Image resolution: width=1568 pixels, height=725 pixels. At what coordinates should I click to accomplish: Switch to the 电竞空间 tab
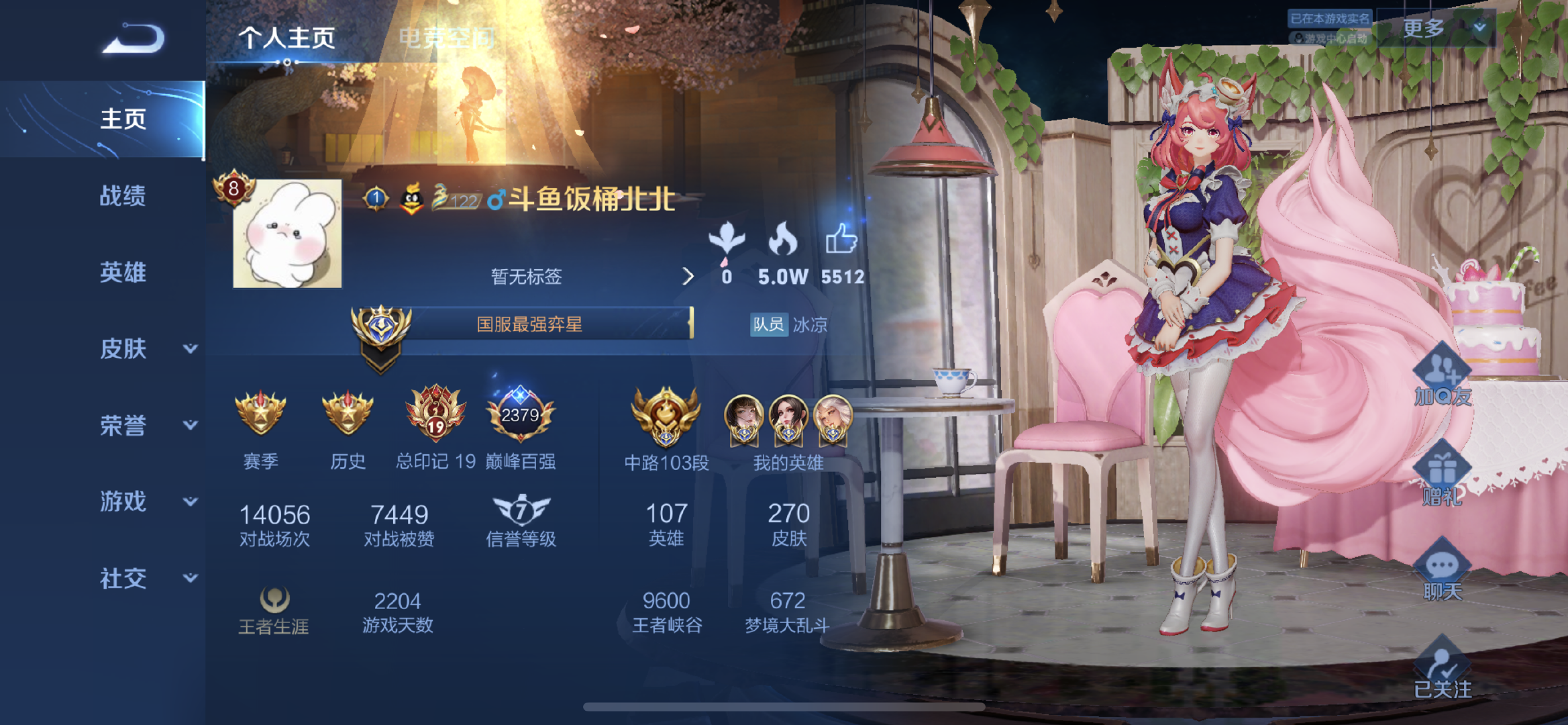click(x=447, y=37)
